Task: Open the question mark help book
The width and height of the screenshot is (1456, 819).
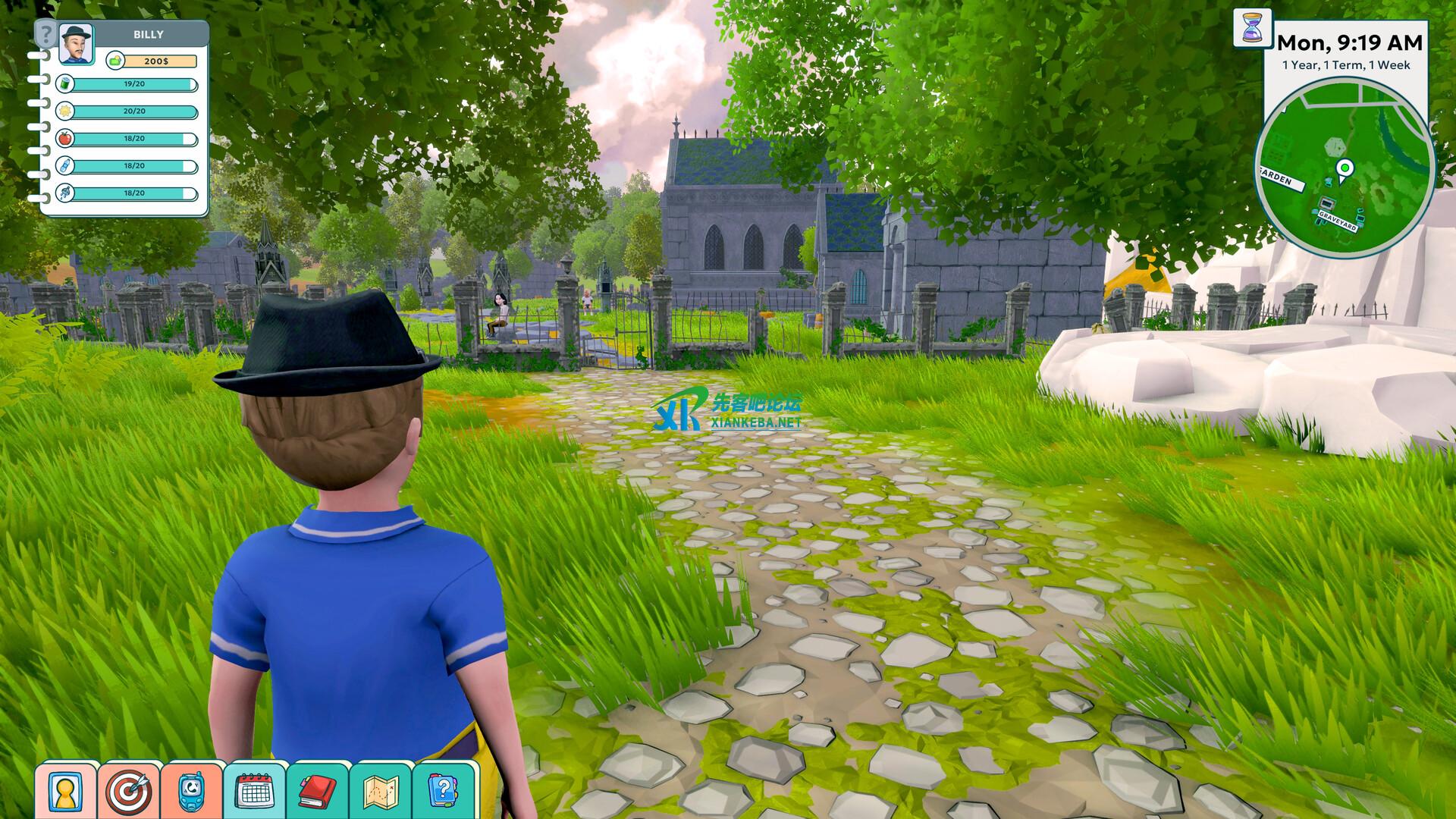Action: pyautogui.click(x=444, y=791)
